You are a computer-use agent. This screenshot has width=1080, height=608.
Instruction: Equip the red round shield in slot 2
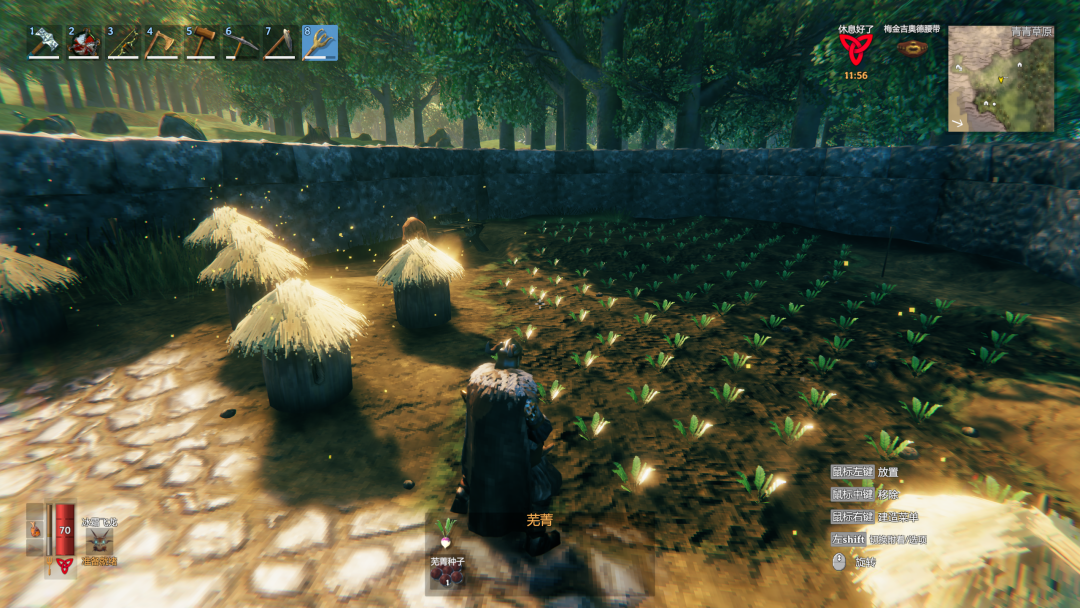(x=83, y=43)
